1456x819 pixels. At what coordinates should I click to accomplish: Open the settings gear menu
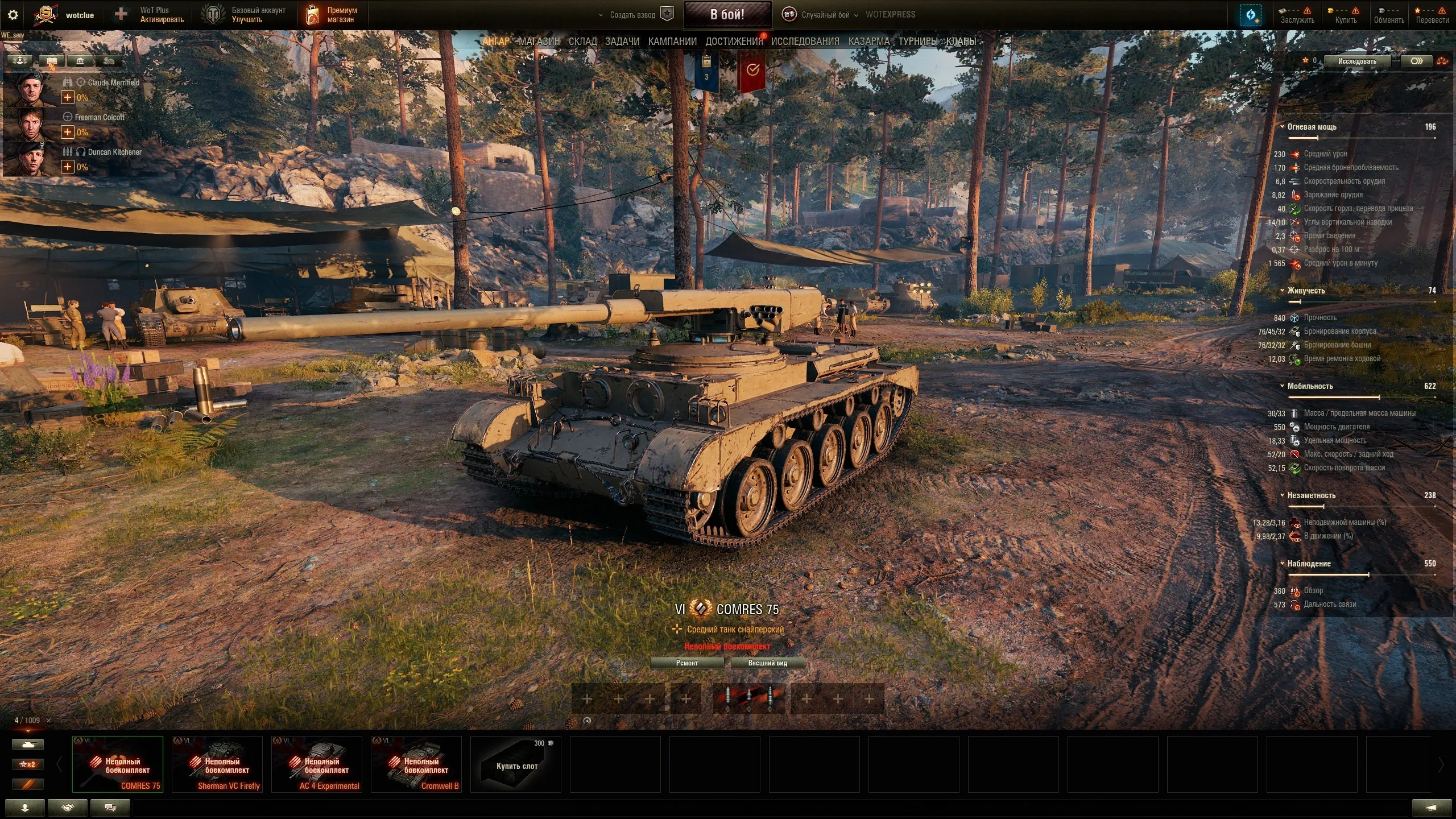[13, 15]
